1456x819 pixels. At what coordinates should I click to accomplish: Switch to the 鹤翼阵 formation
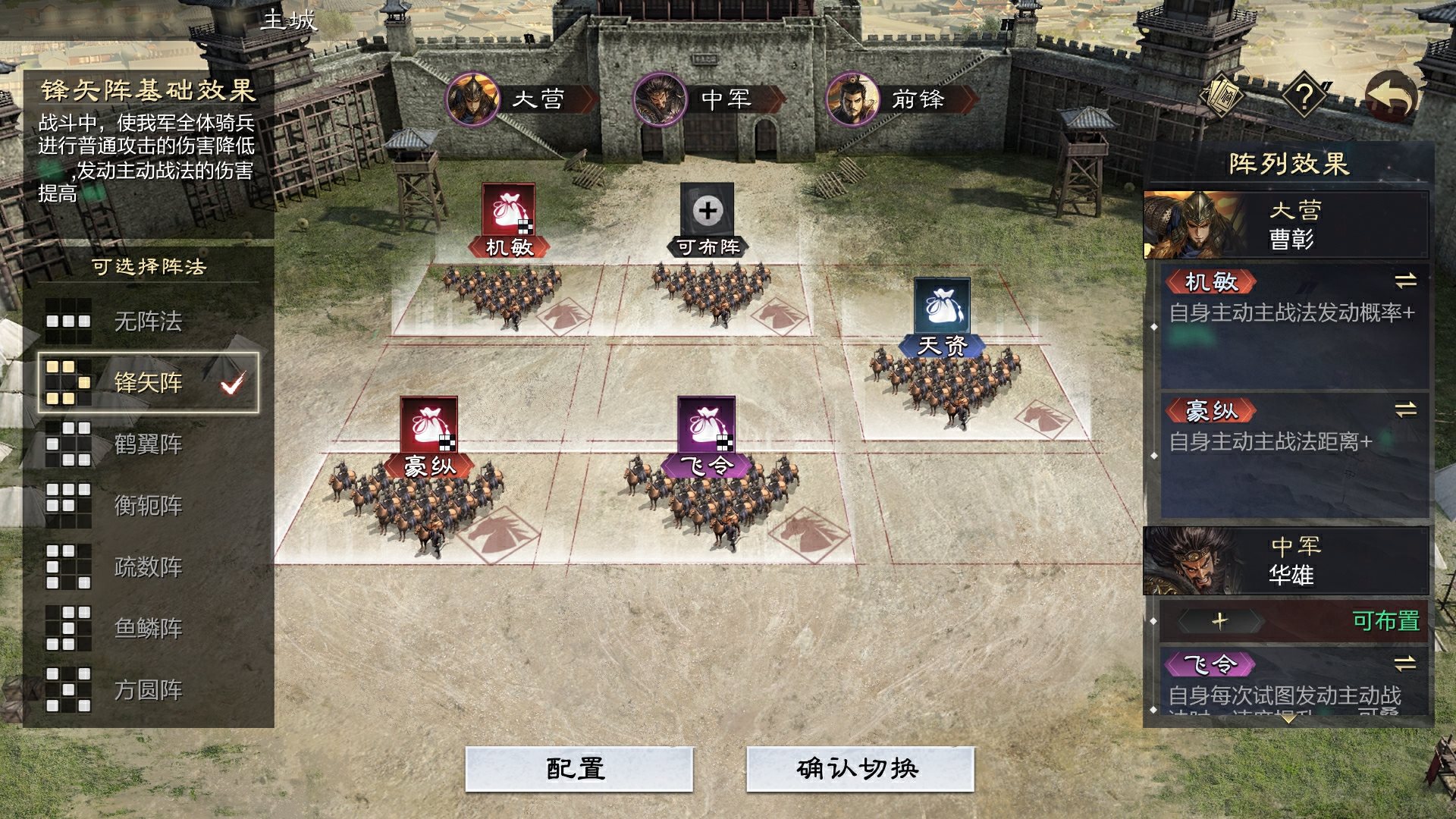coord(148,444)
